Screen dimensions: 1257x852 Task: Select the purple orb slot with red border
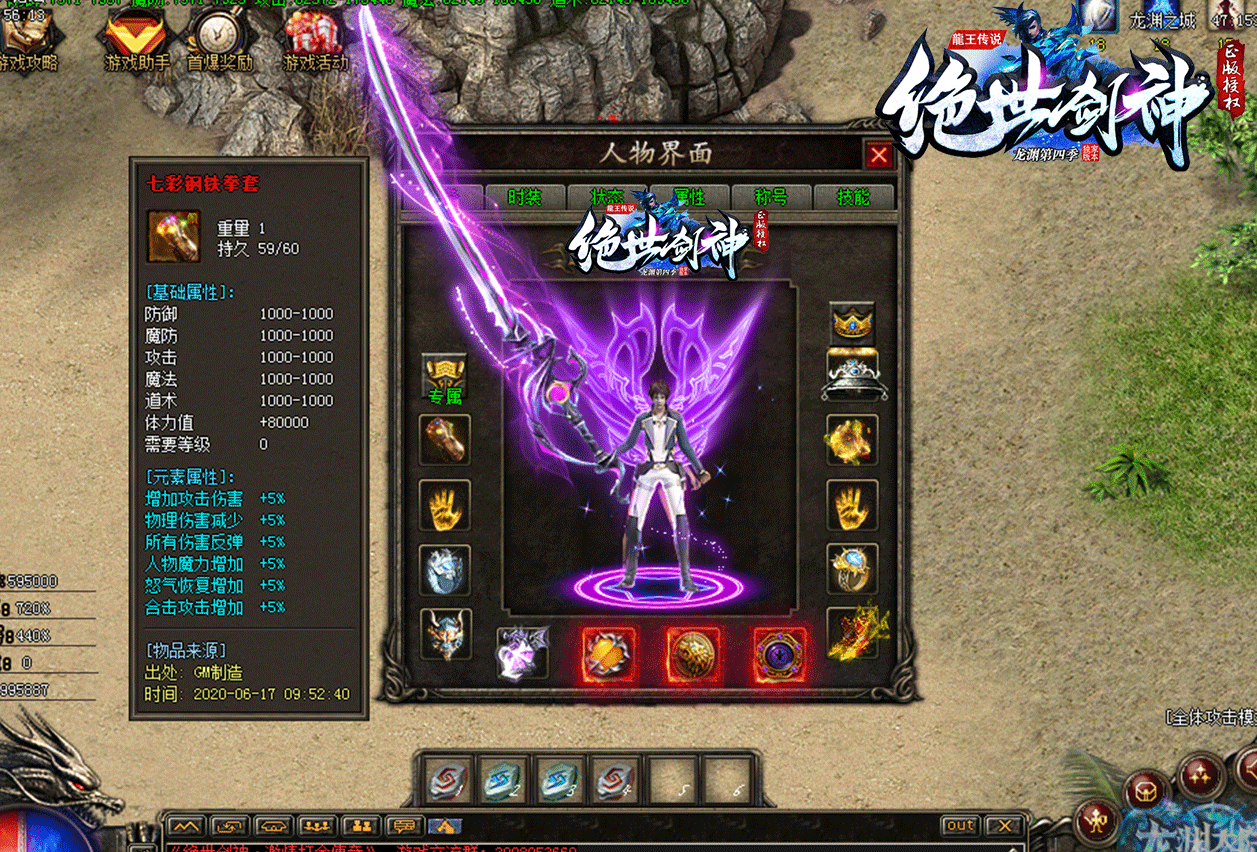(x=779, y=655)
